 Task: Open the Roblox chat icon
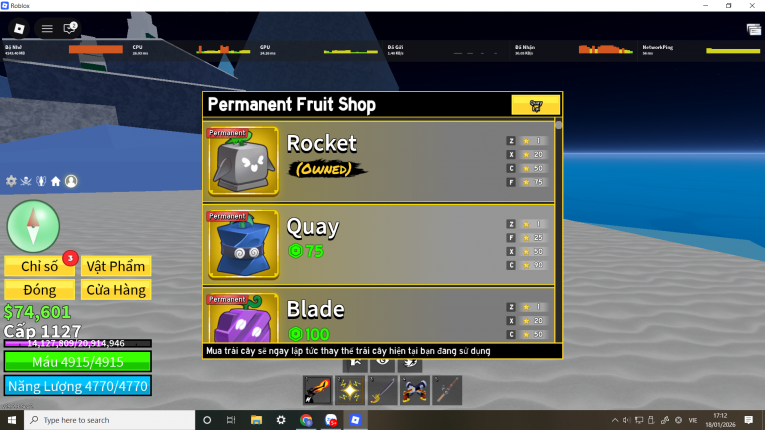(x=70, y=28)
